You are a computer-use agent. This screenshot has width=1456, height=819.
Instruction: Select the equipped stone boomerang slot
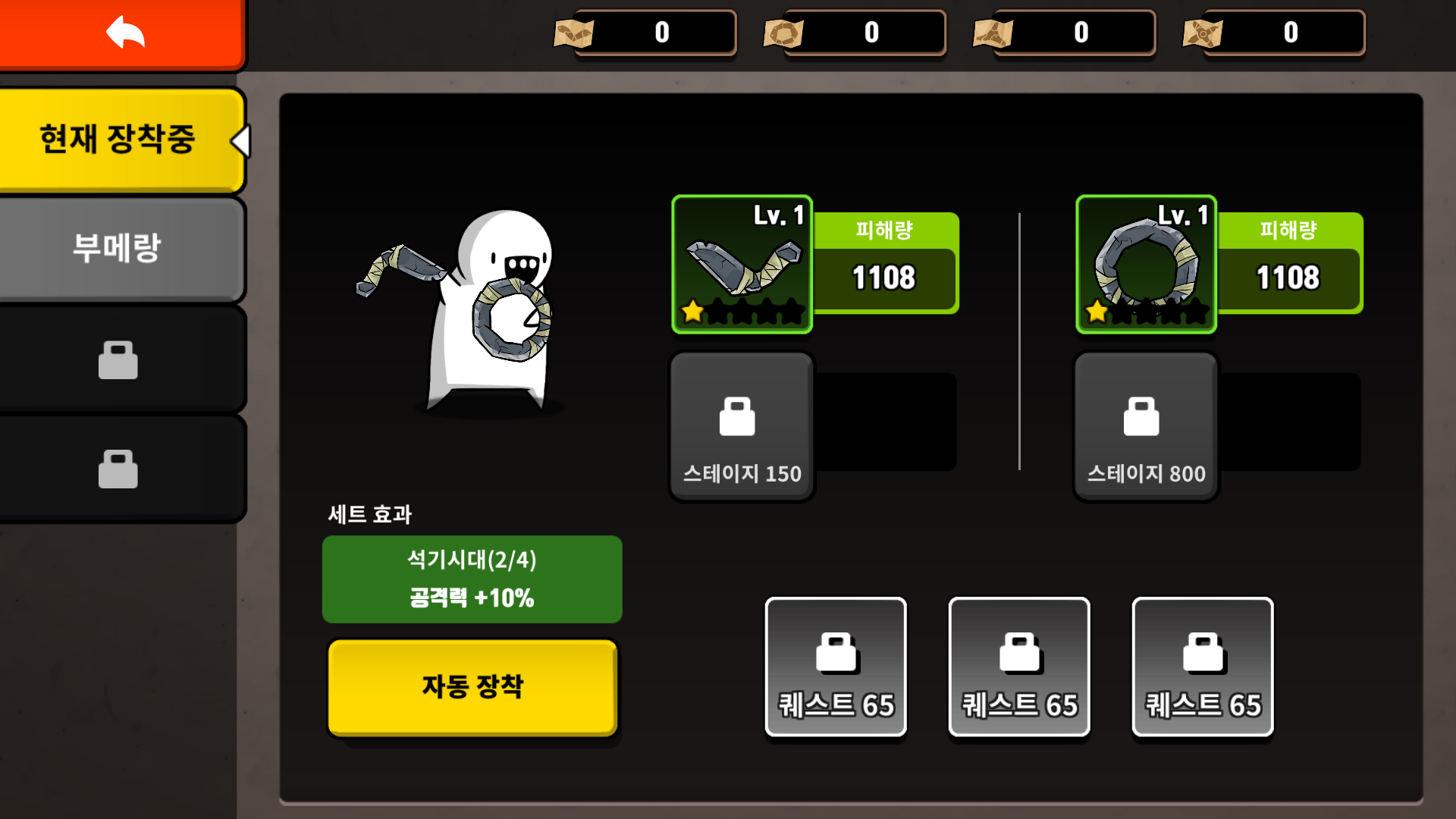tap(742, 265)
